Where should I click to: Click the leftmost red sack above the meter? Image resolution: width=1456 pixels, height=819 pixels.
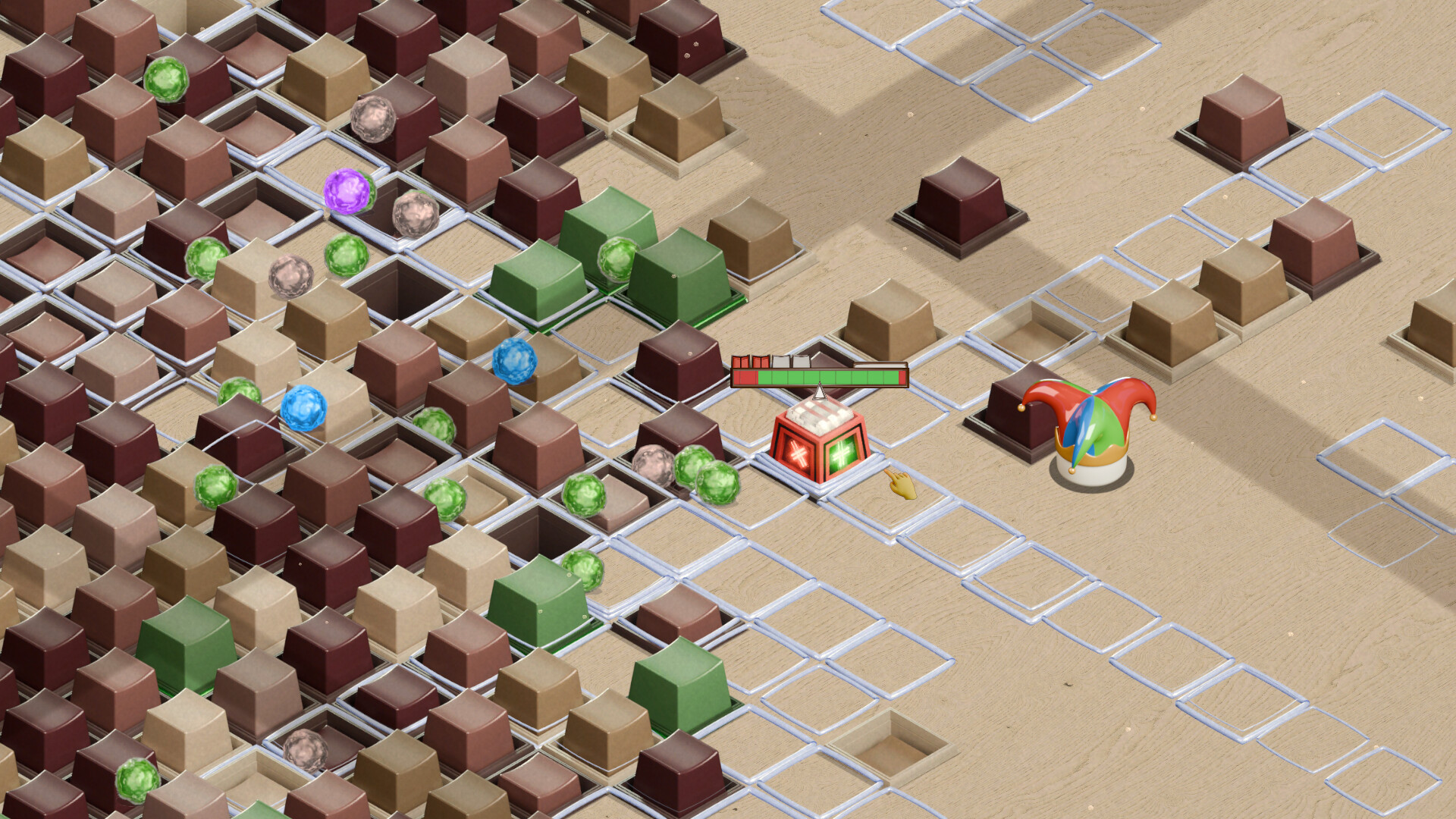tap(741, 361)
